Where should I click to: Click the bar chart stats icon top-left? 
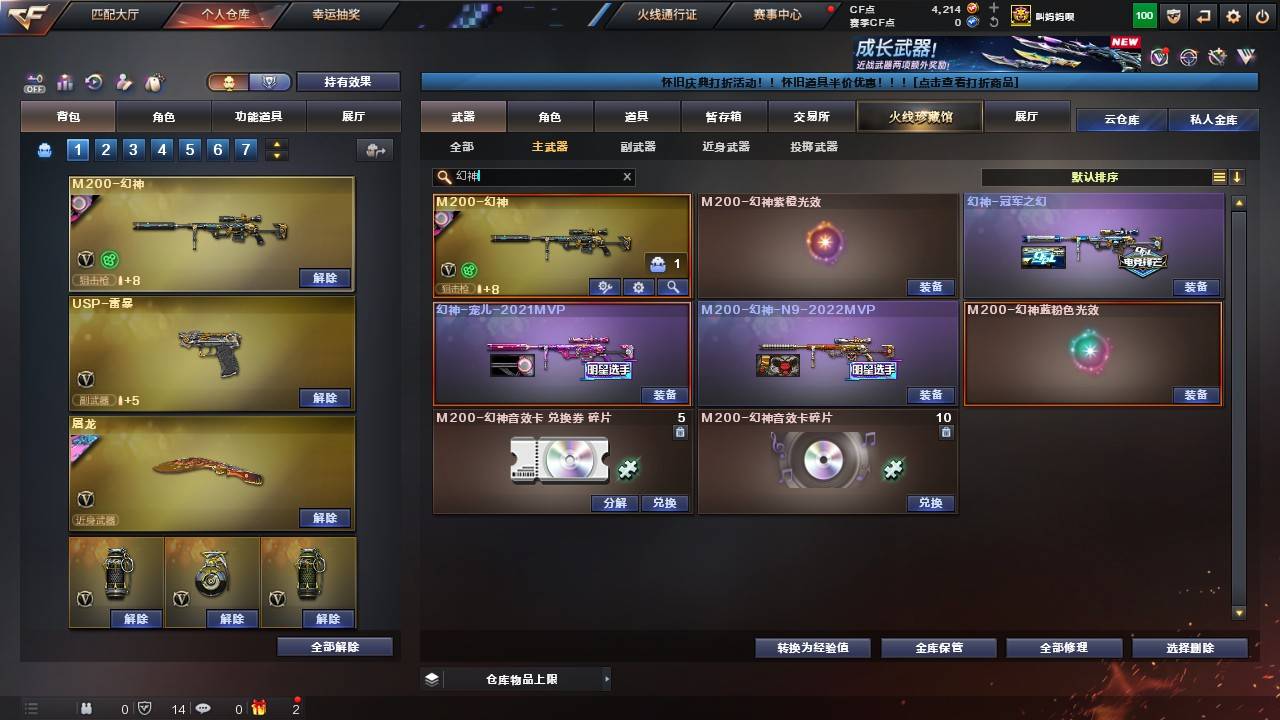[x=66, y=80]
